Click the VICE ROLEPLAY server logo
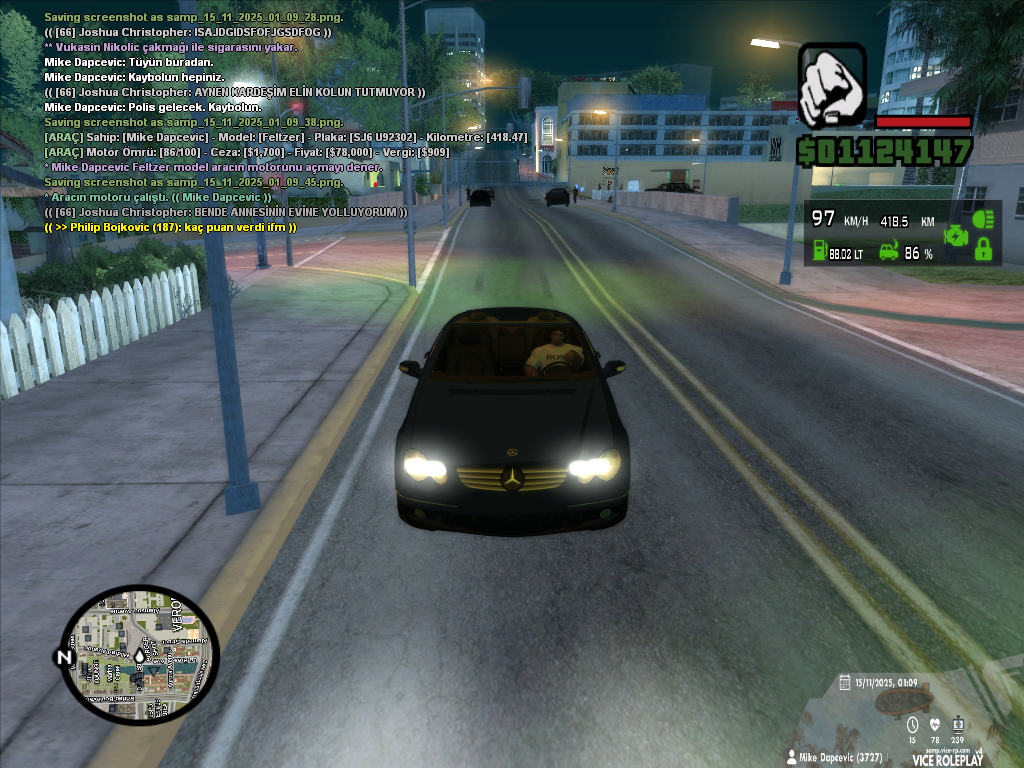This screenshot has height=768, width=1024. 947,759
